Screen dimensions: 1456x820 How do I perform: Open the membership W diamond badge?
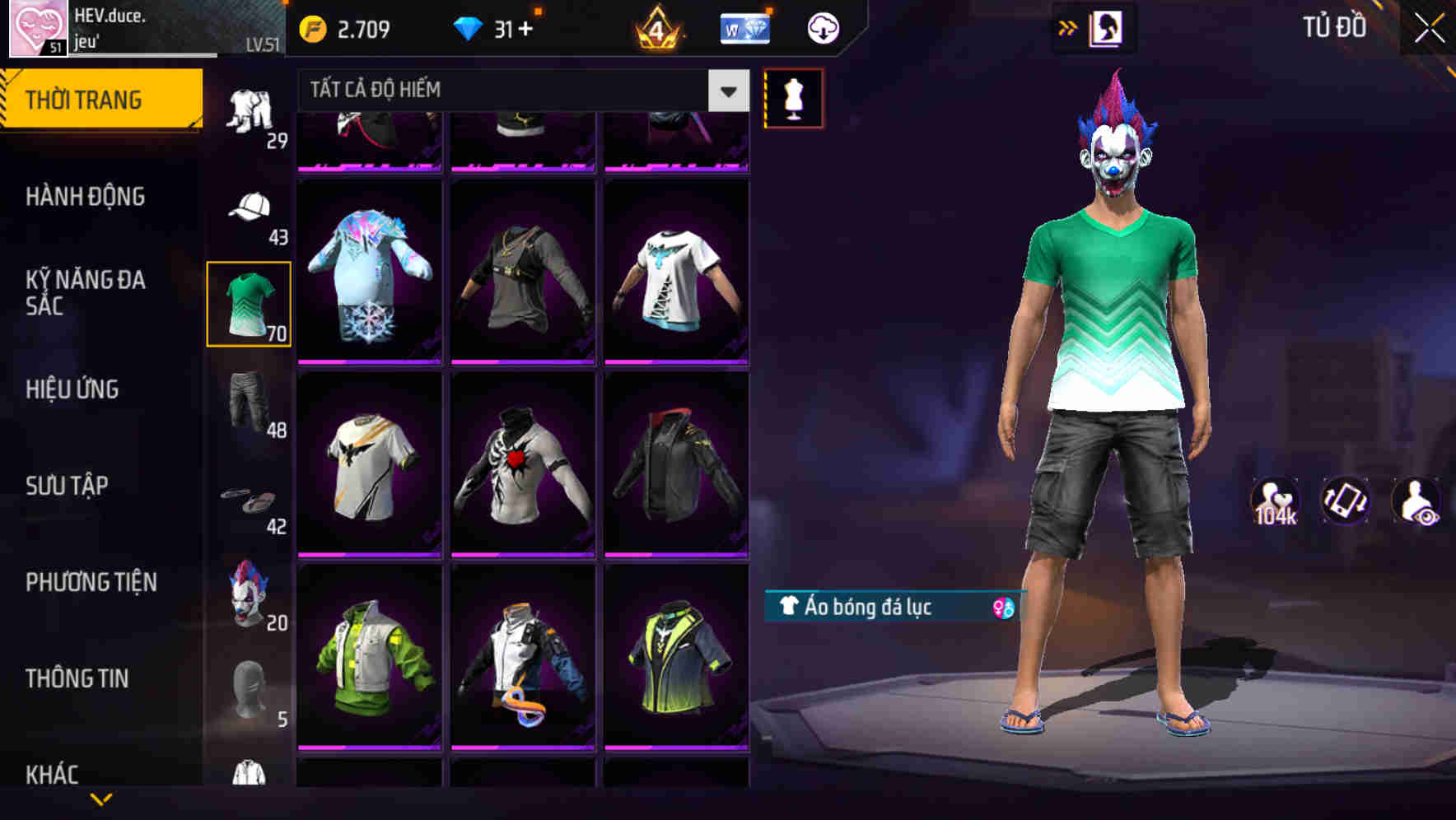click(744, 27)
